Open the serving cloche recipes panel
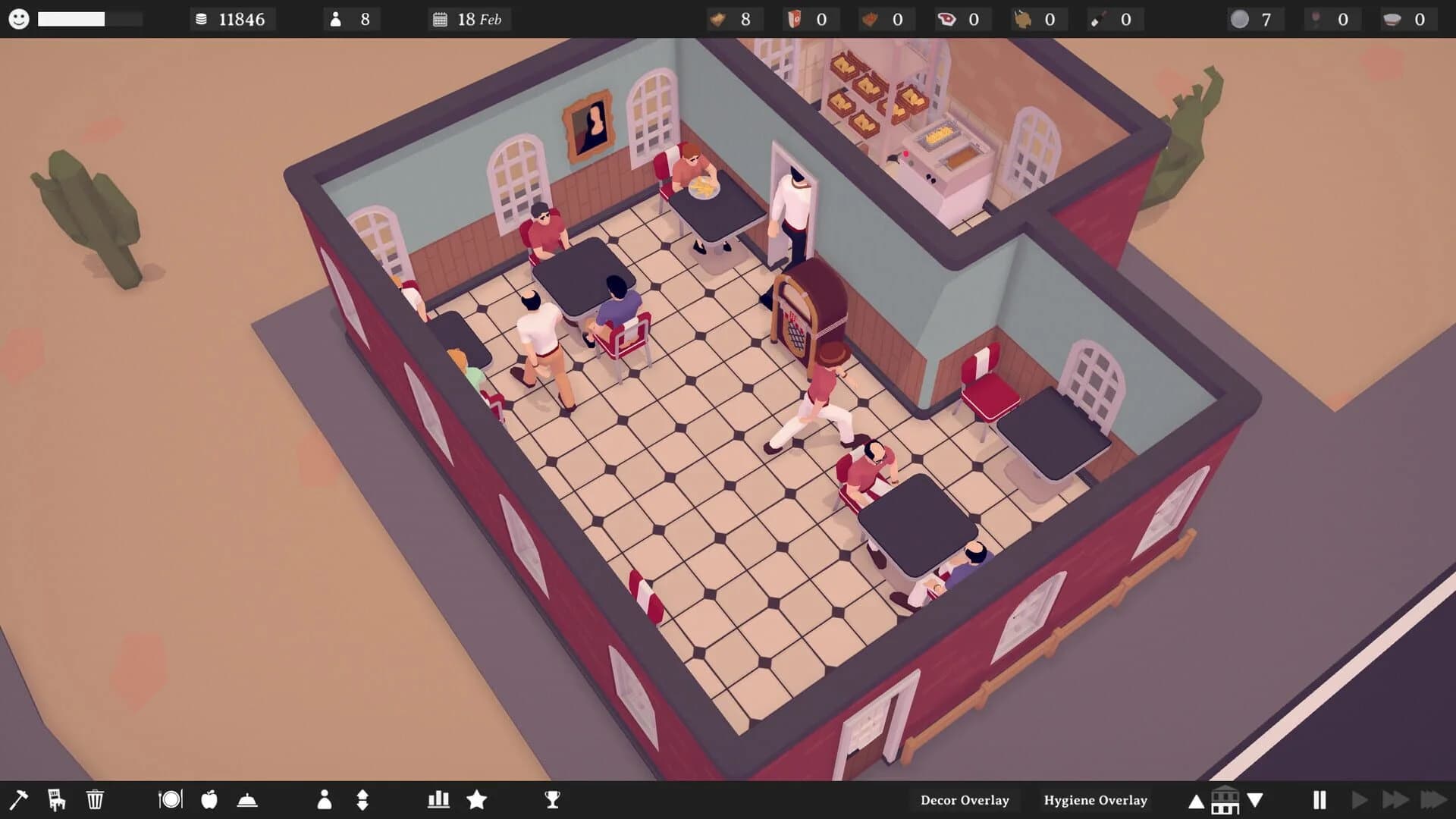Viewport: 1456px width, 819px height. tap(249, 799)
